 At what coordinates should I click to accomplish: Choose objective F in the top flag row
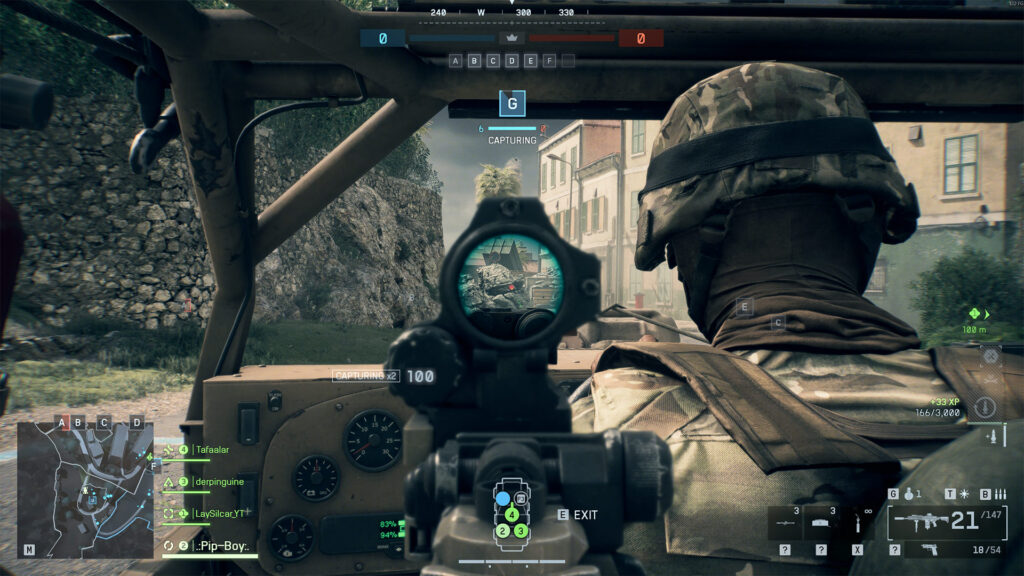click(549, 61)
